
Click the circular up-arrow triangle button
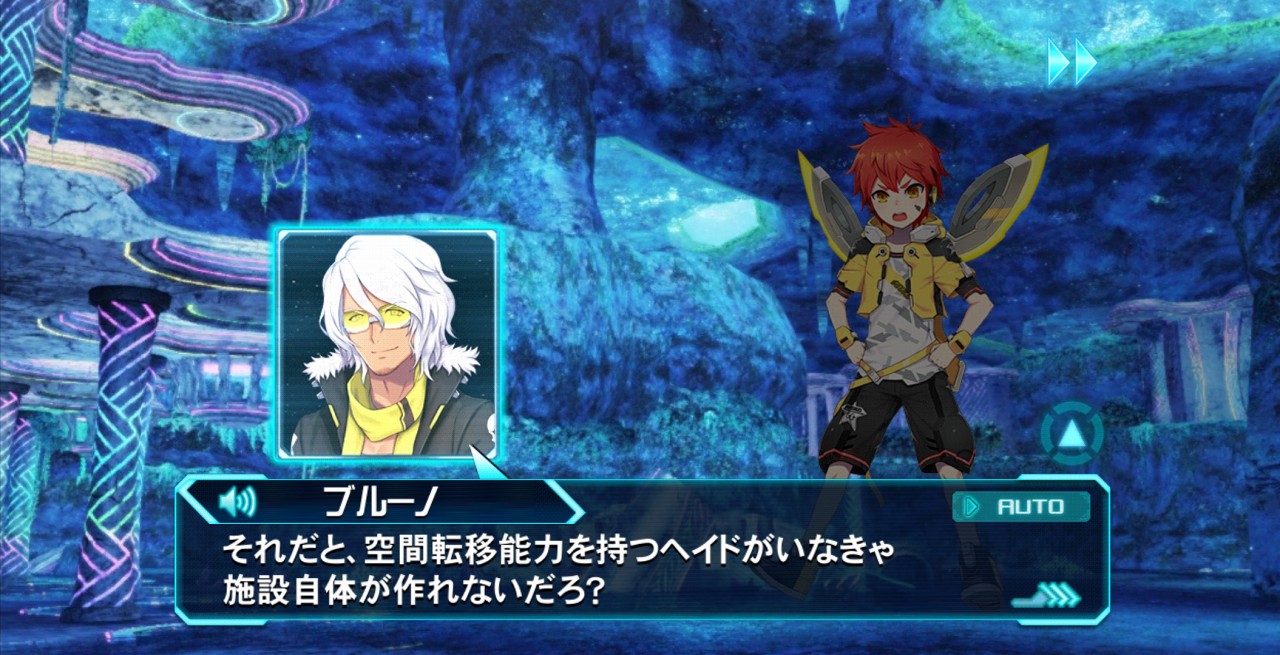pyautogui.click(x=1072, y=434)
